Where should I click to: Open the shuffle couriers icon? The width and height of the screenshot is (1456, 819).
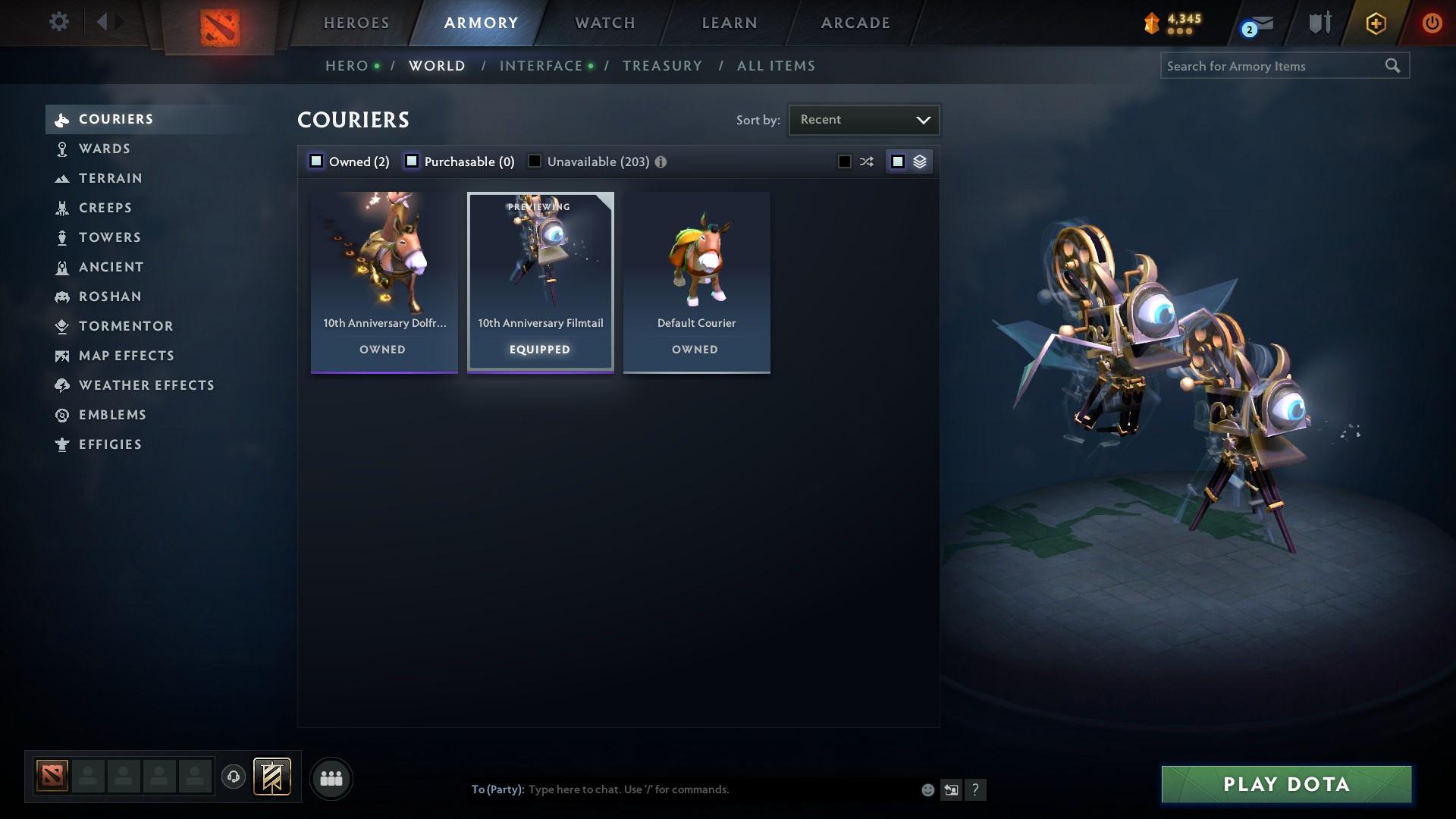click(x=865, y=161)
